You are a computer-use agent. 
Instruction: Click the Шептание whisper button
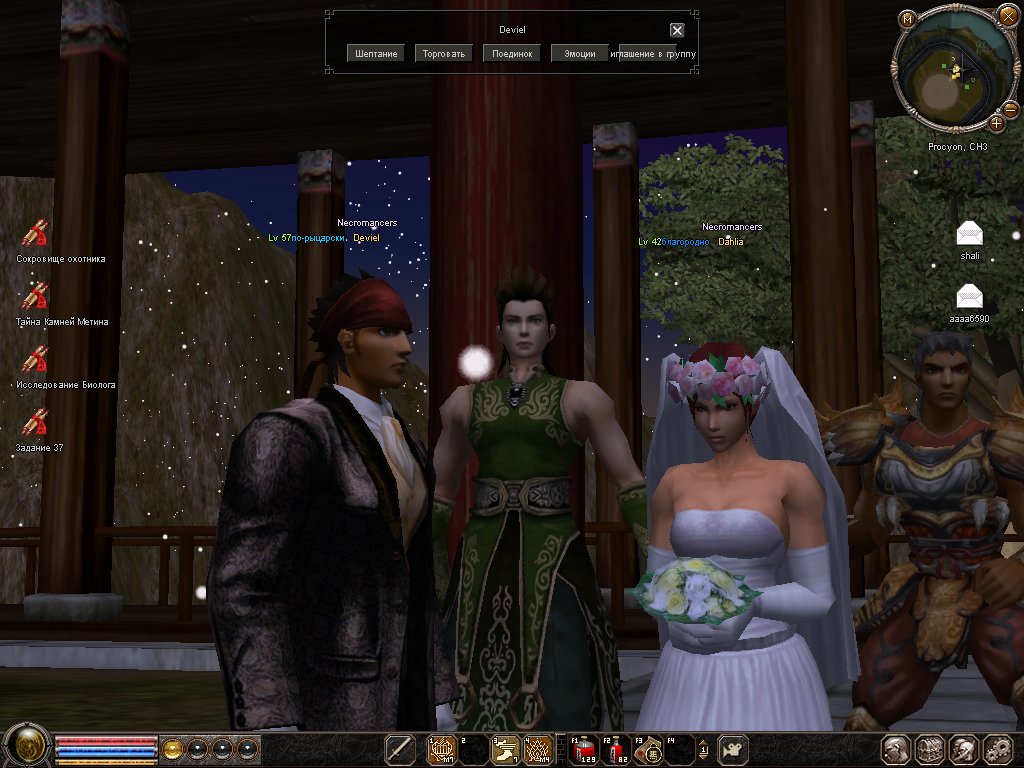point(376,53)
